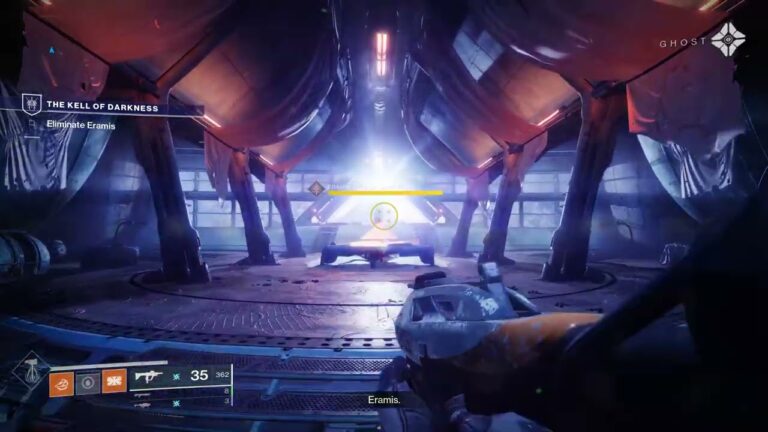The height and width of the screenshot is (432, 768).
Task: Click the quest emblem beside the mission title
Action: (x=31, y=104)
